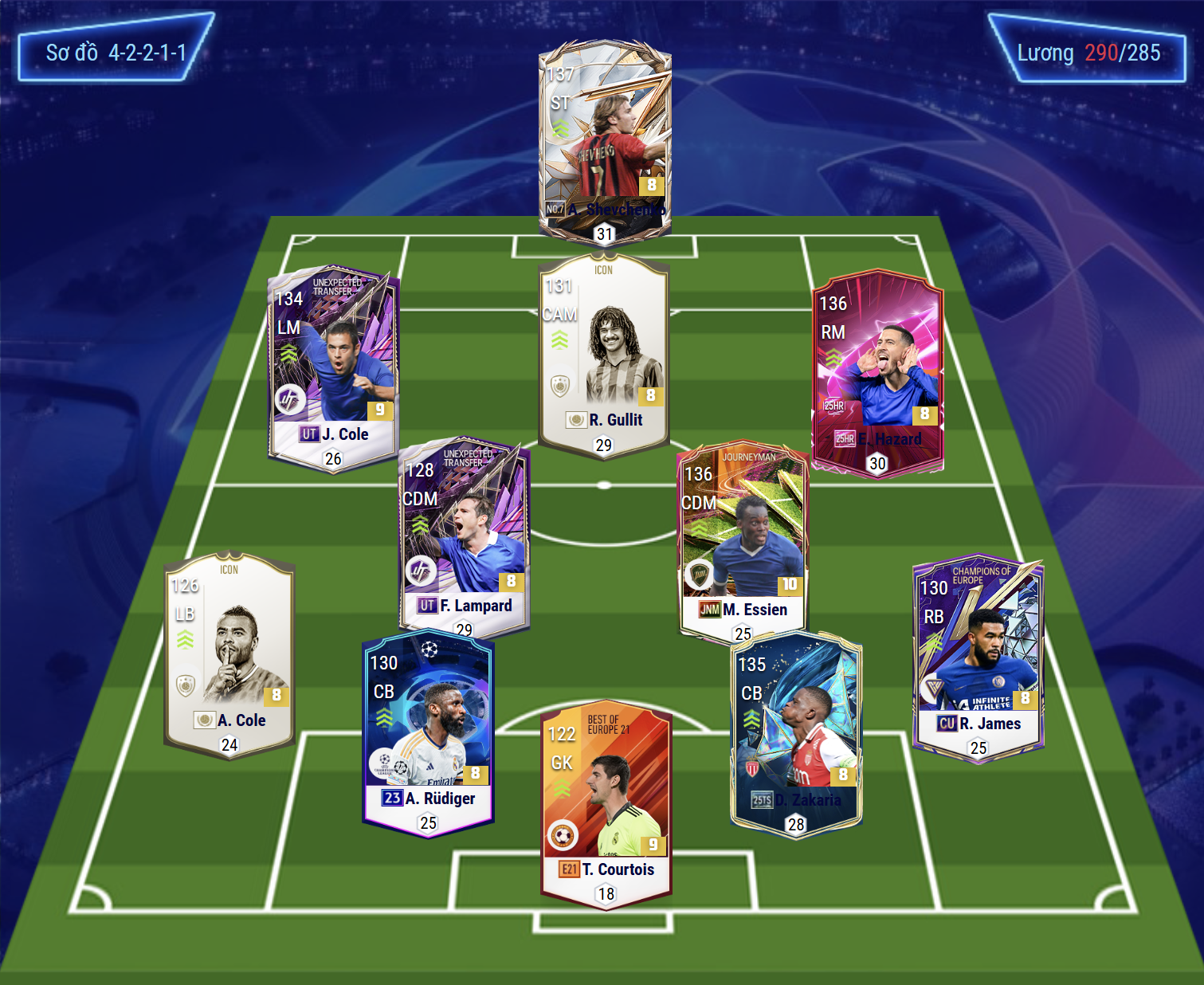Select the A. Shevchenko striker card

click(605, 141)
